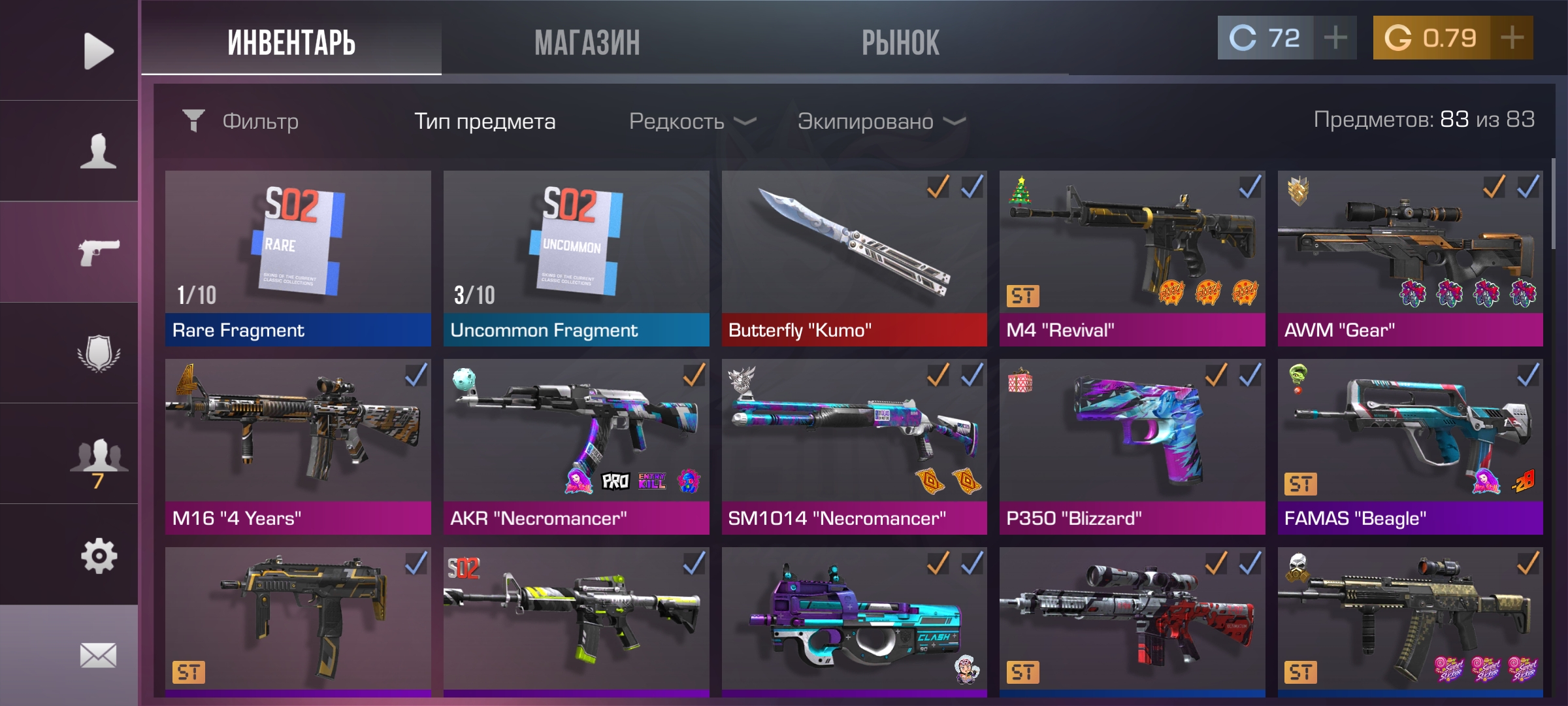Add more silver coins with the plus button

point(1335,38)
